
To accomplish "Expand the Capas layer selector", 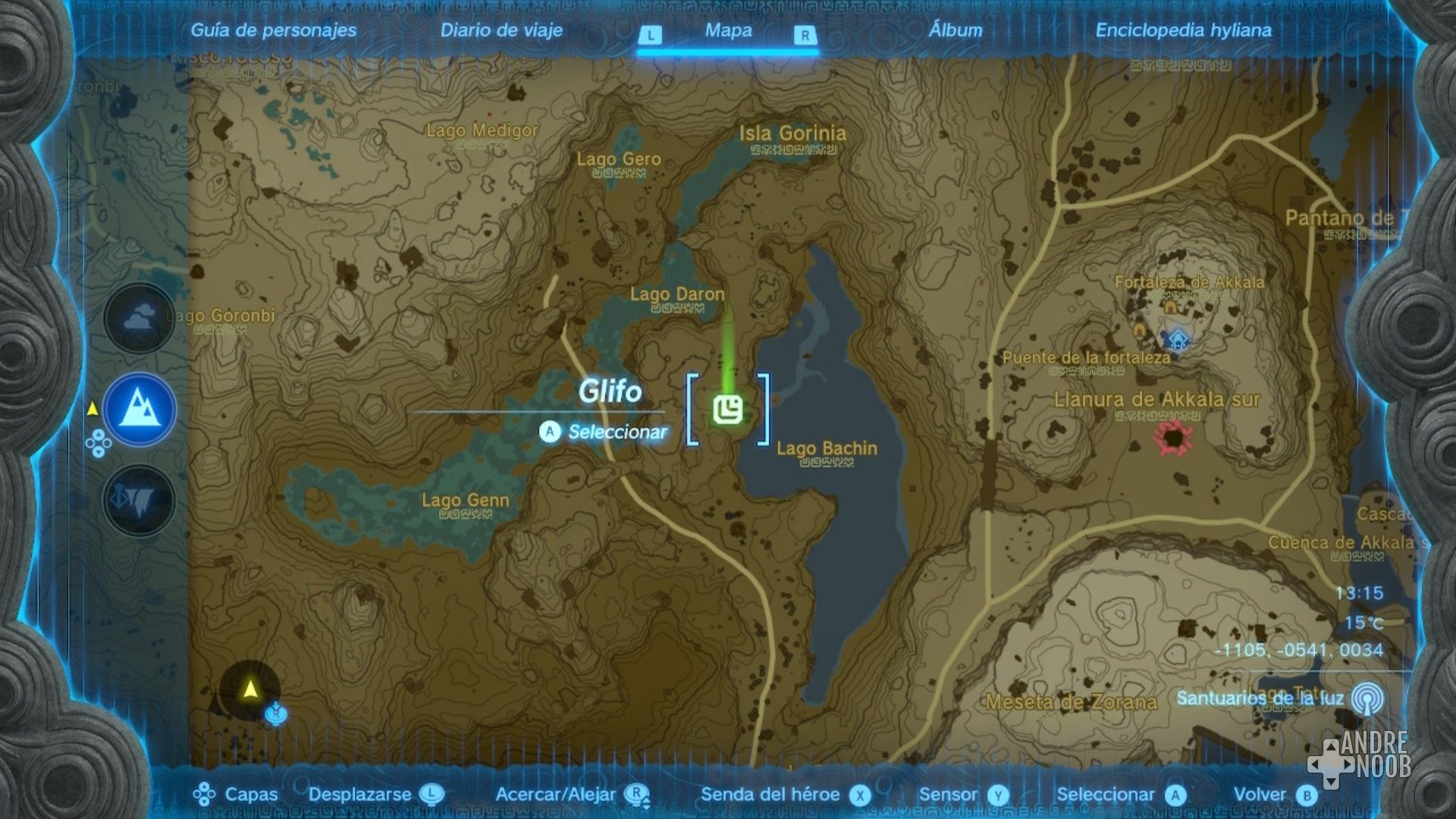I will (250, 795).
